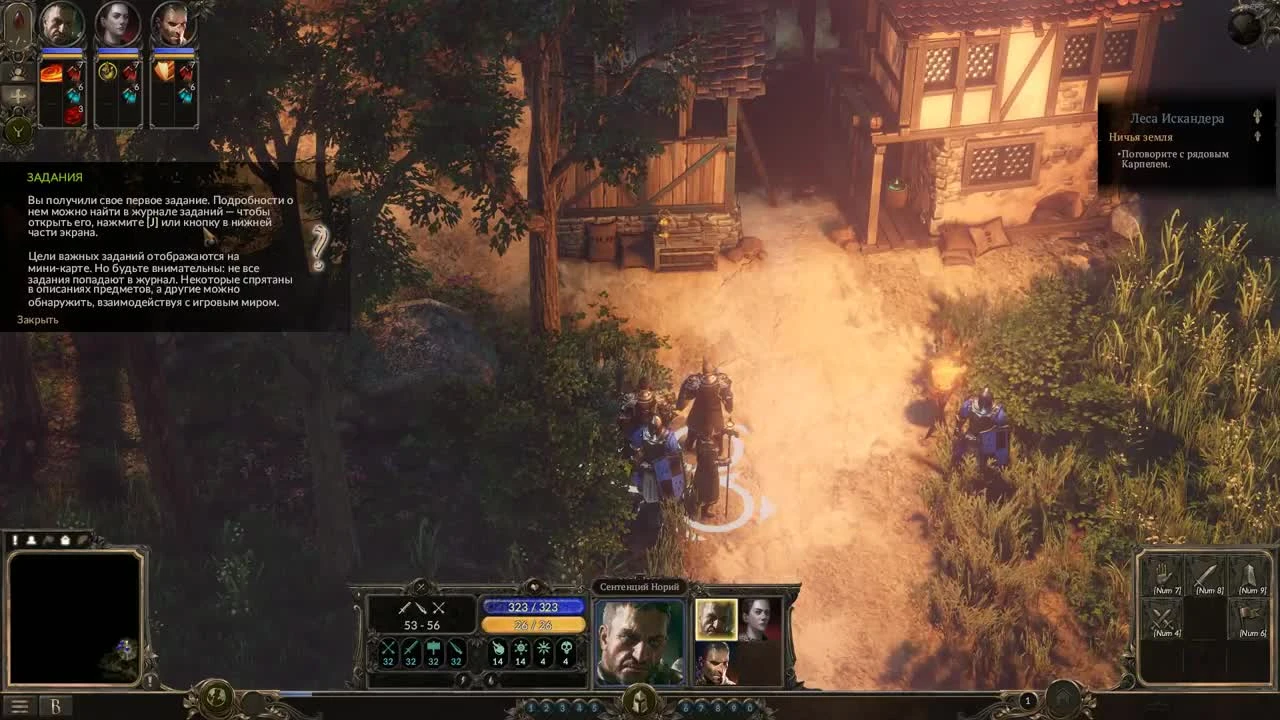The width and height of the screenshot is (1280, 720).
Task: Click the 'B' button beside the minimap
Action: [56, 704]
